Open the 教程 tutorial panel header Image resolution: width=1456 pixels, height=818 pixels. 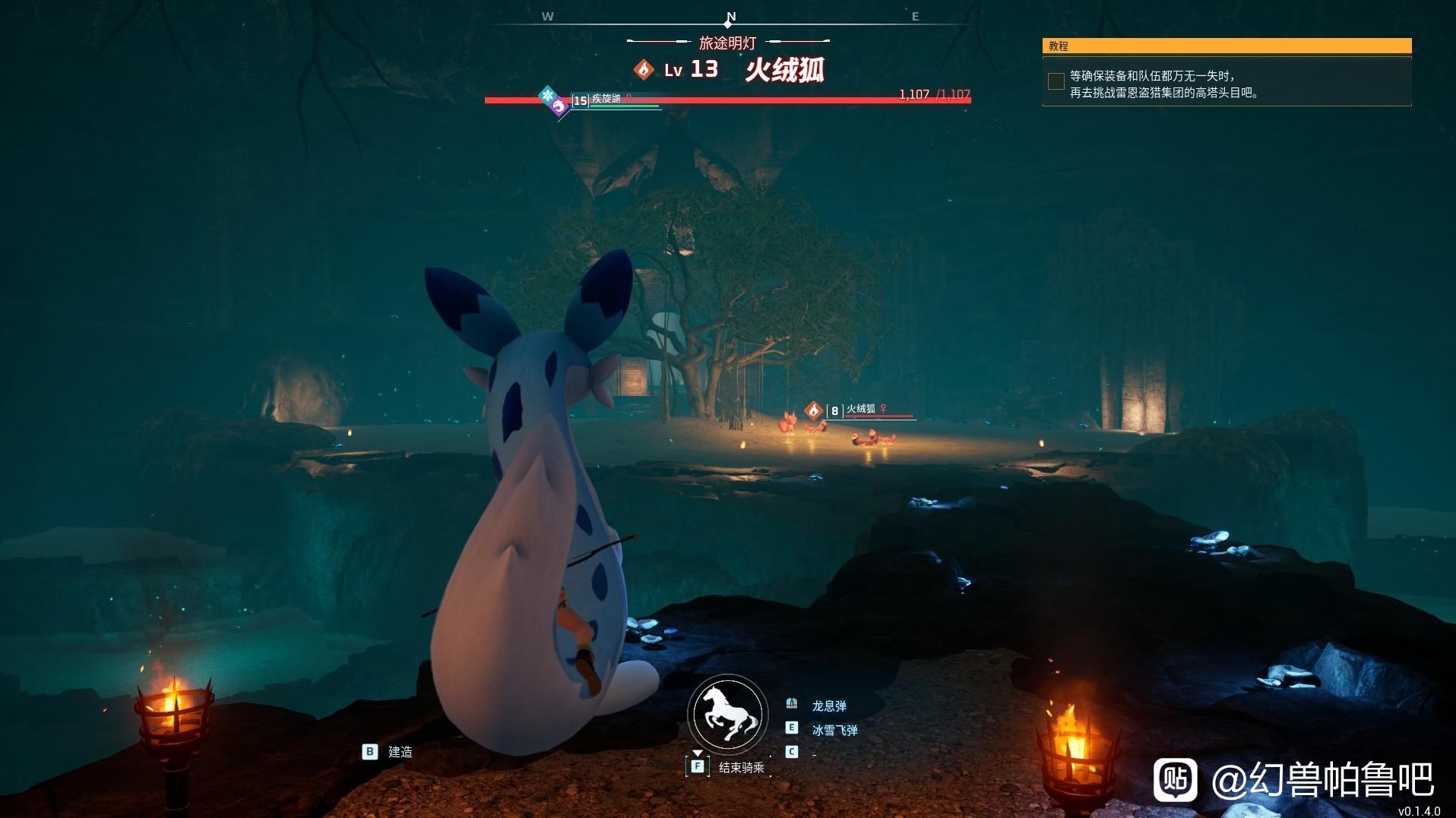(1227, 46)
